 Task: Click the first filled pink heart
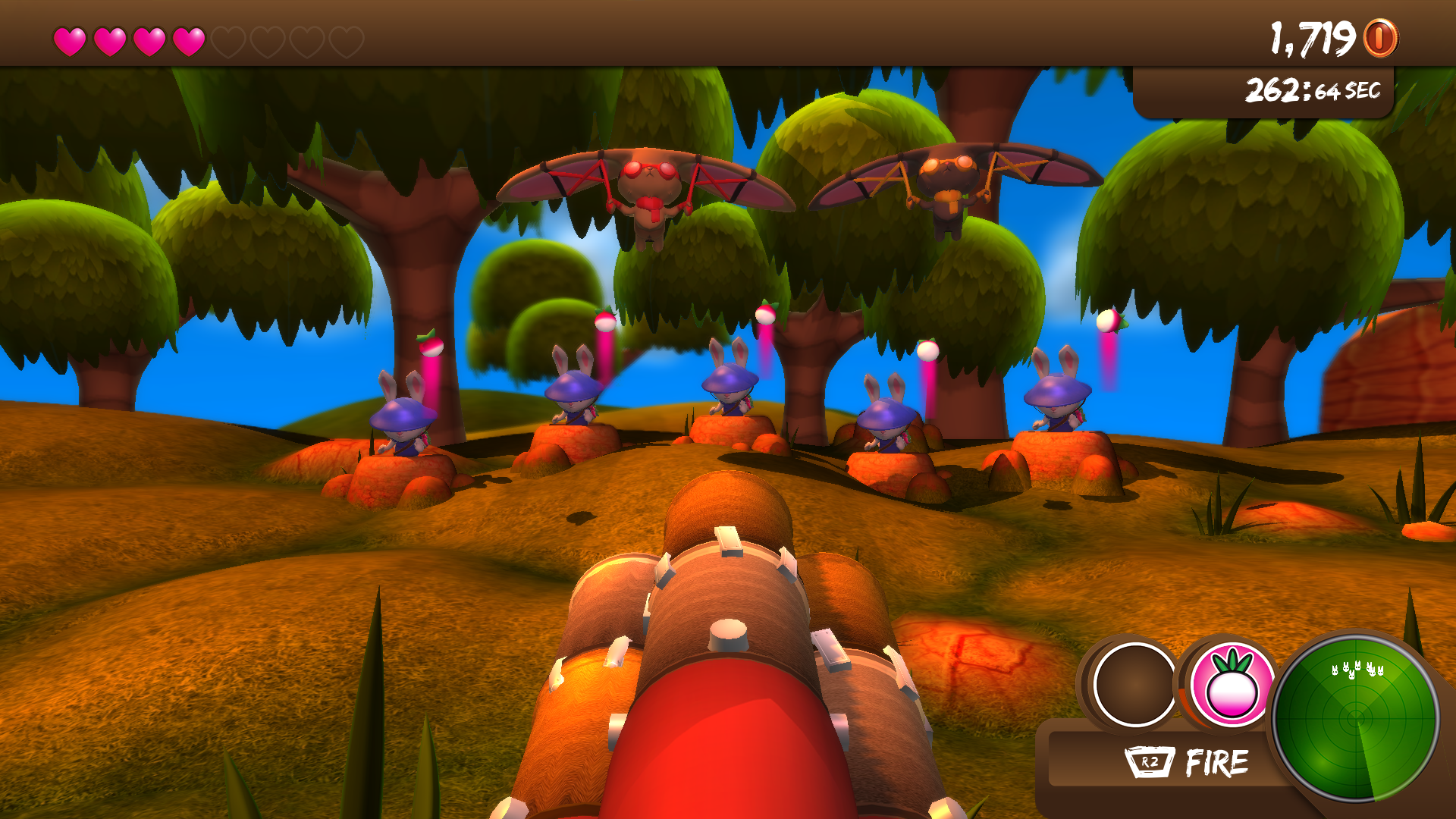[71, 39]
